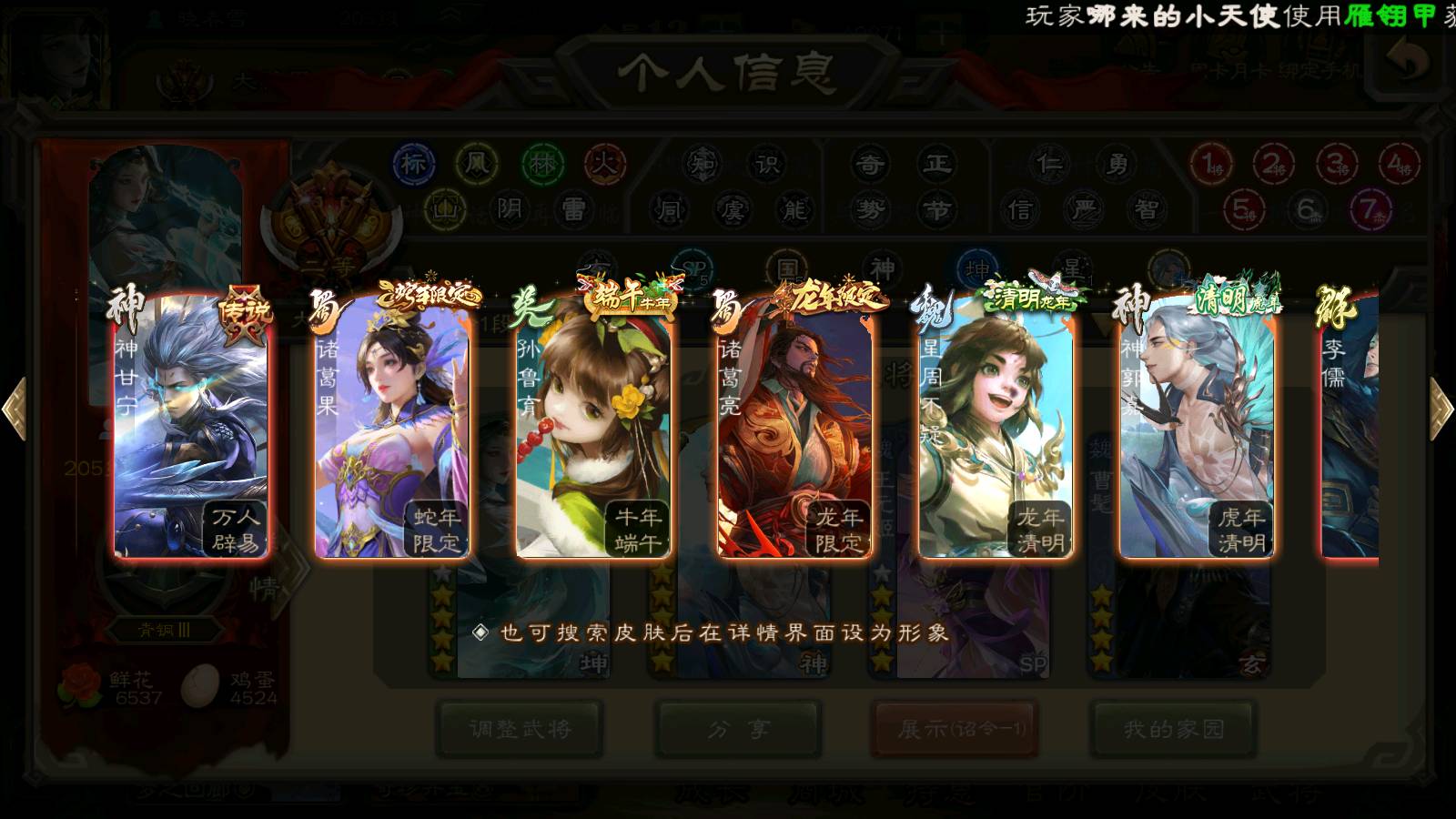The image size is (1456, 819).
Task: Click the red 展示 button
Action: click(955, 729)
